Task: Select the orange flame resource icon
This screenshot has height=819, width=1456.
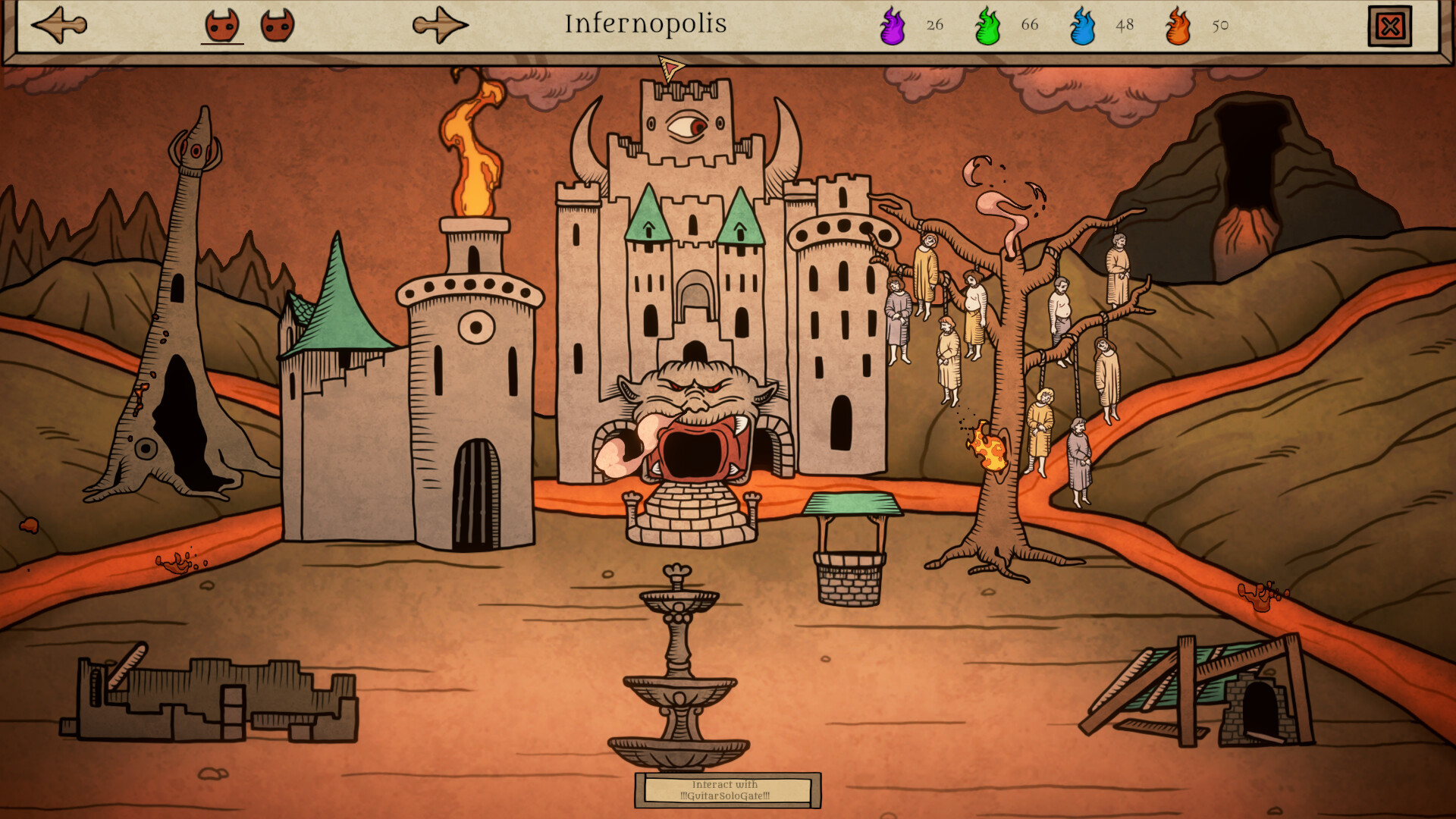Action: point(1179,25)
